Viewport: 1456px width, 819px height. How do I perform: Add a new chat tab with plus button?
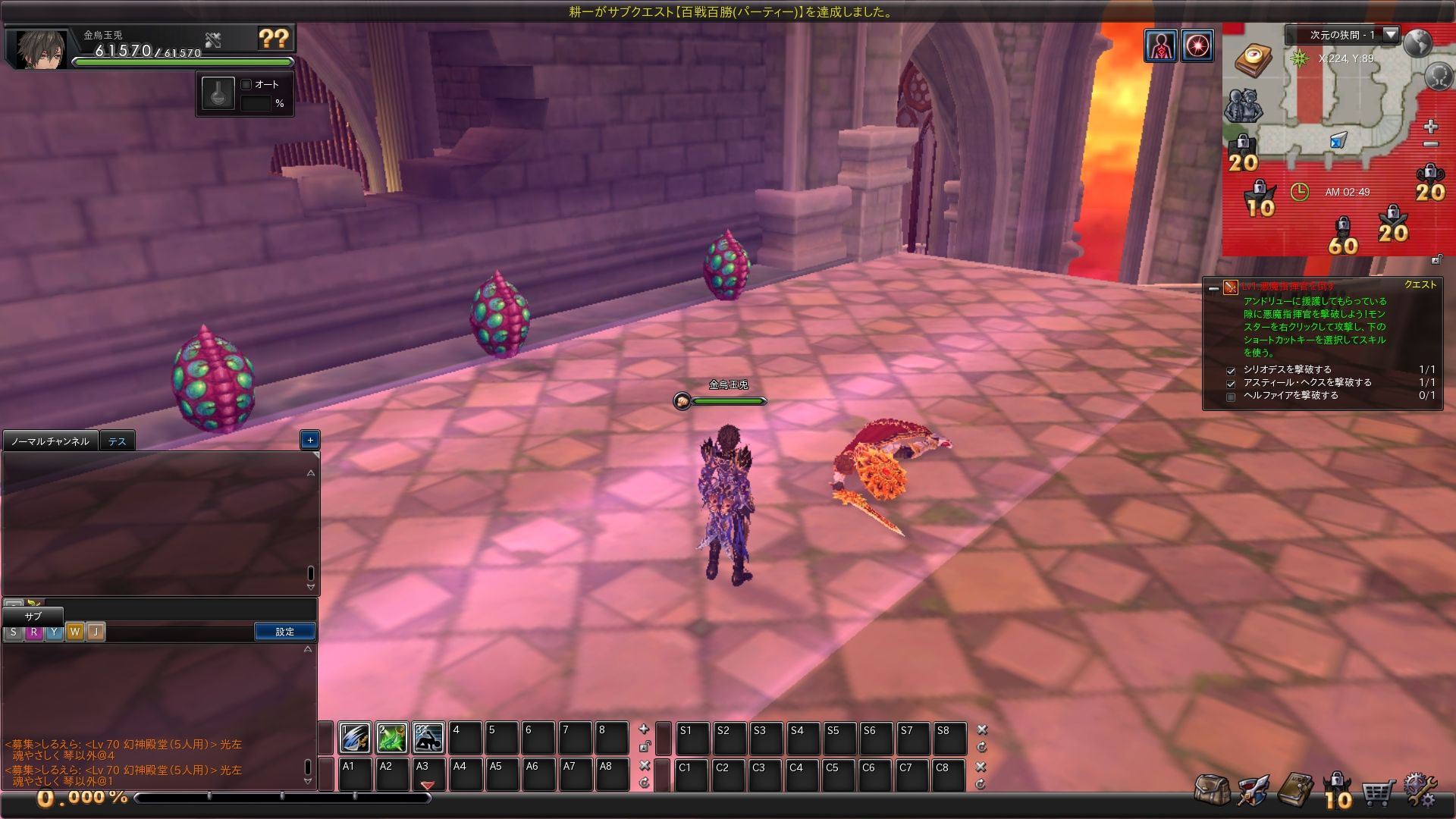click(x=309, y=440)
